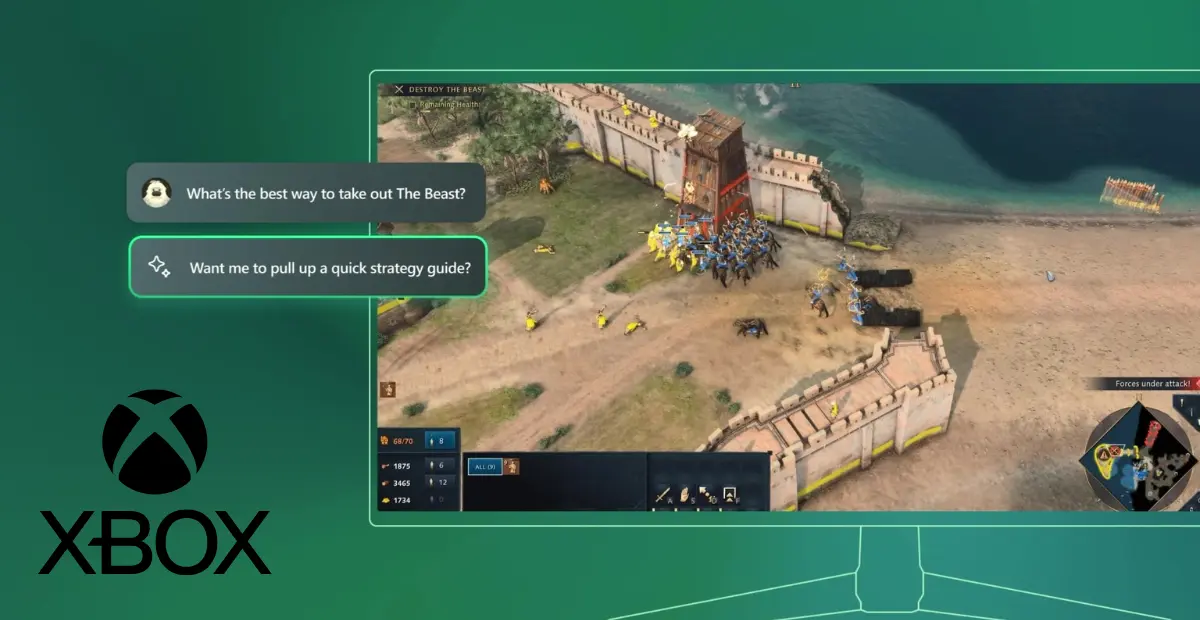
Task: Activate the sword attack-move command
Action: (662, 494)
